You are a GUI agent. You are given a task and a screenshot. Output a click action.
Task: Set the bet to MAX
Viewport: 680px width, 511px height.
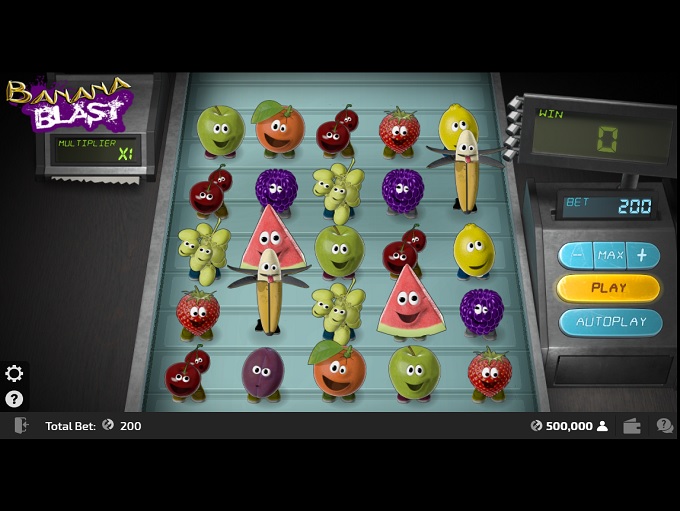click(x=610, y=255)
